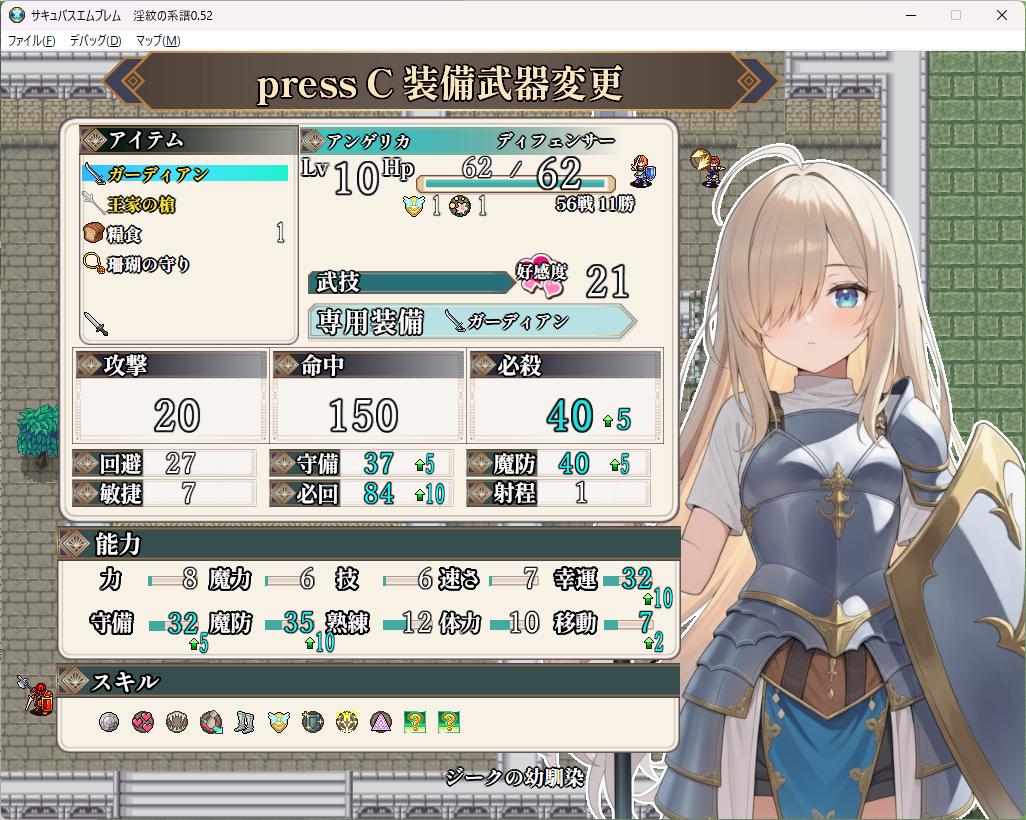Viewport: 1026px width, 820px height.
Task: Select the pink hearts skill icon
Action: click(143, 721)
